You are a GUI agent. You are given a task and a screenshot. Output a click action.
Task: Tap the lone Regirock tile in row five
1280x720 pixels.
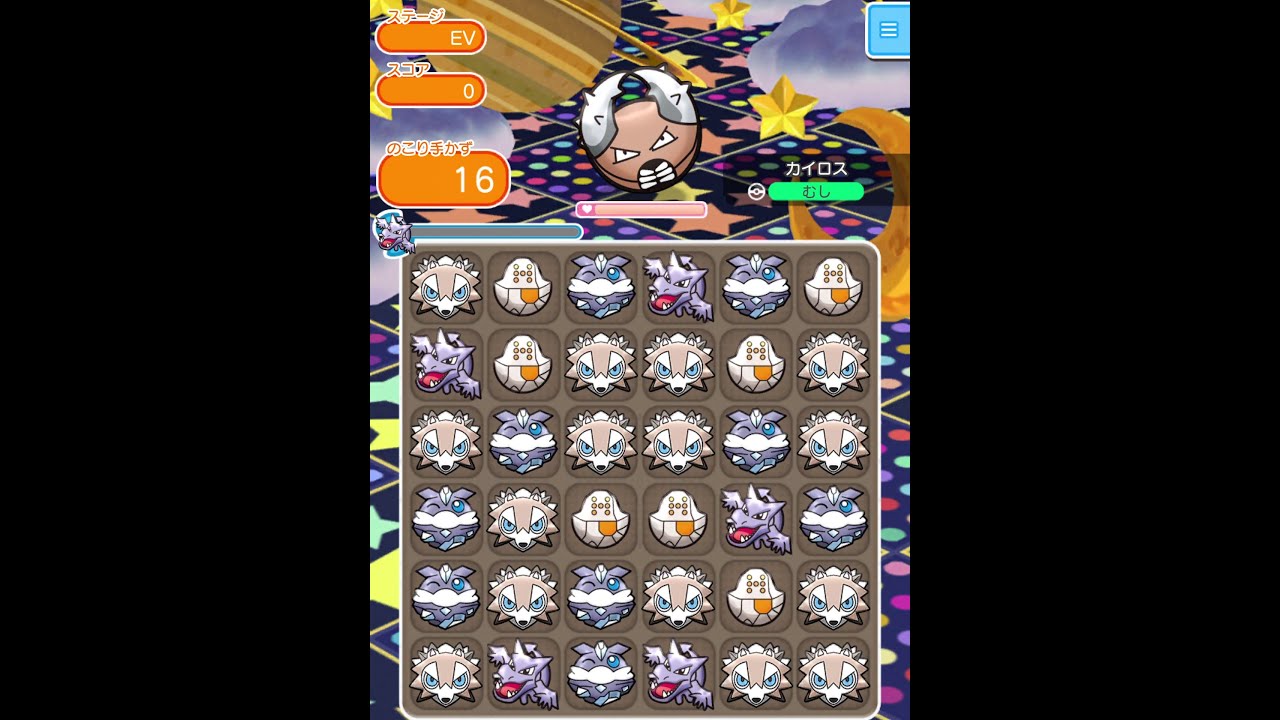pos(757,596)
